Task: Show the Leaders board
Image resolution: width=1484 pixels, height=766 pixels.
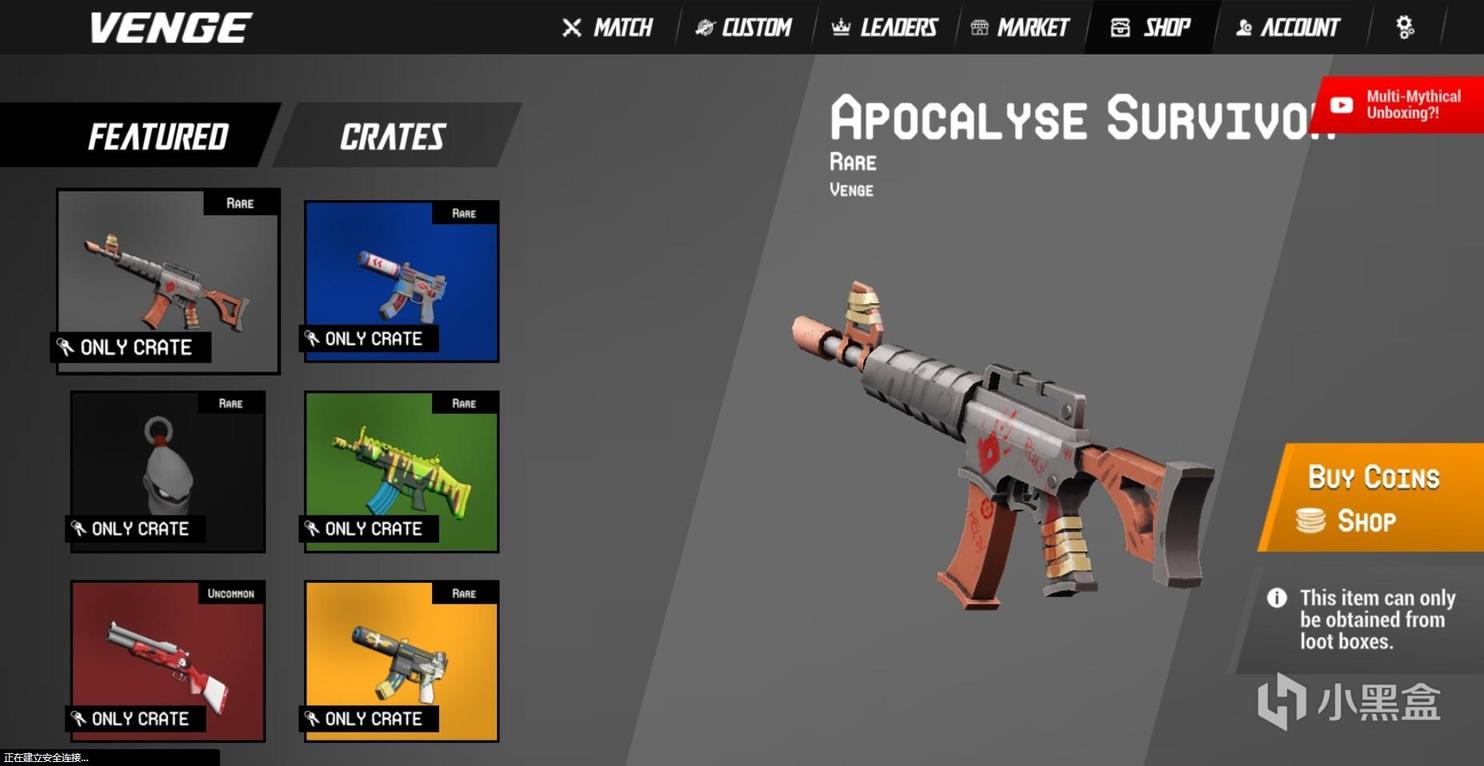Action: (885, 28)
